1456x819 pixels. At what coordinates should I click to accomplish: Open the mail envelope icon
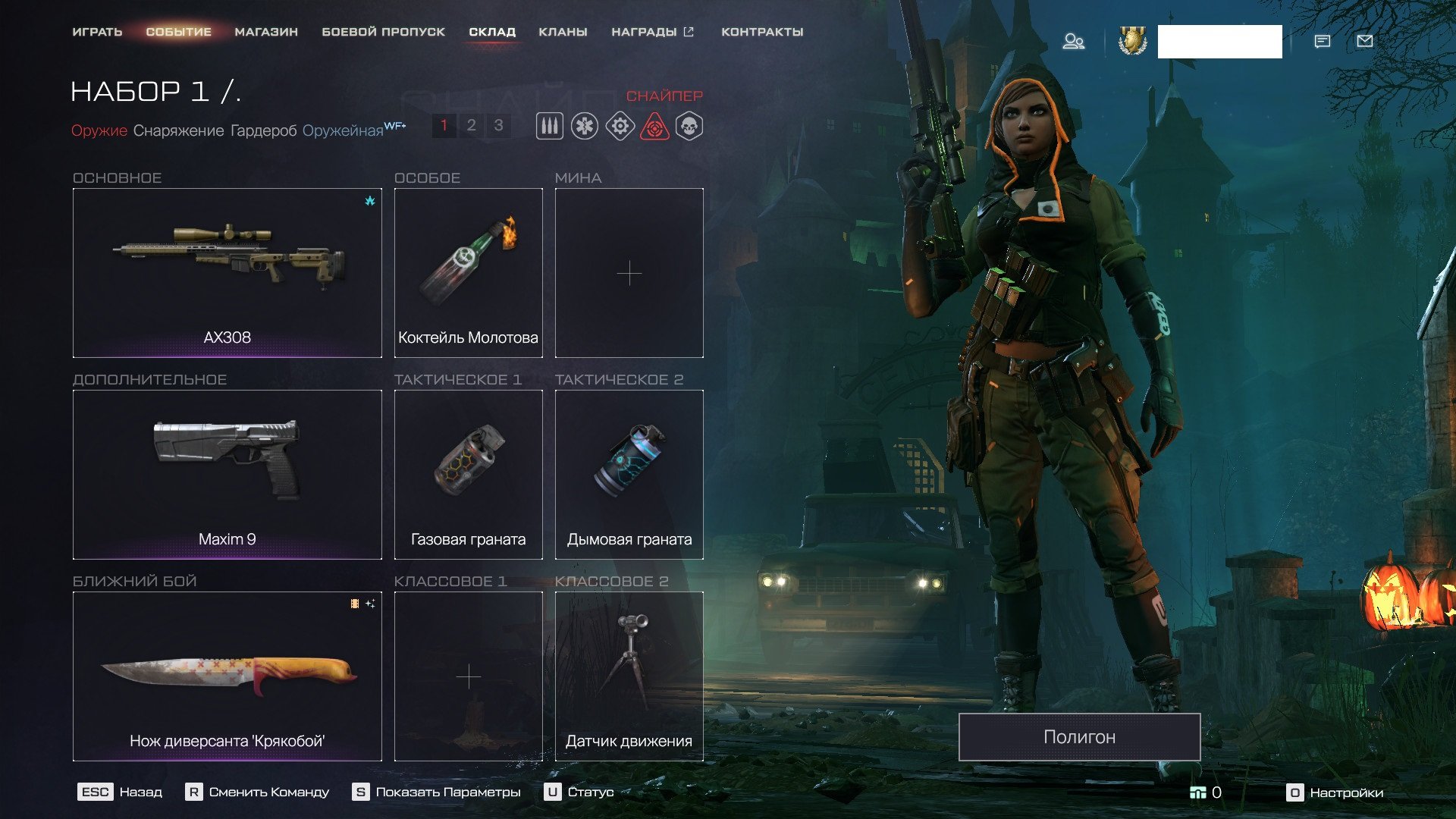pyautogui.click(x=1364, y=41)
